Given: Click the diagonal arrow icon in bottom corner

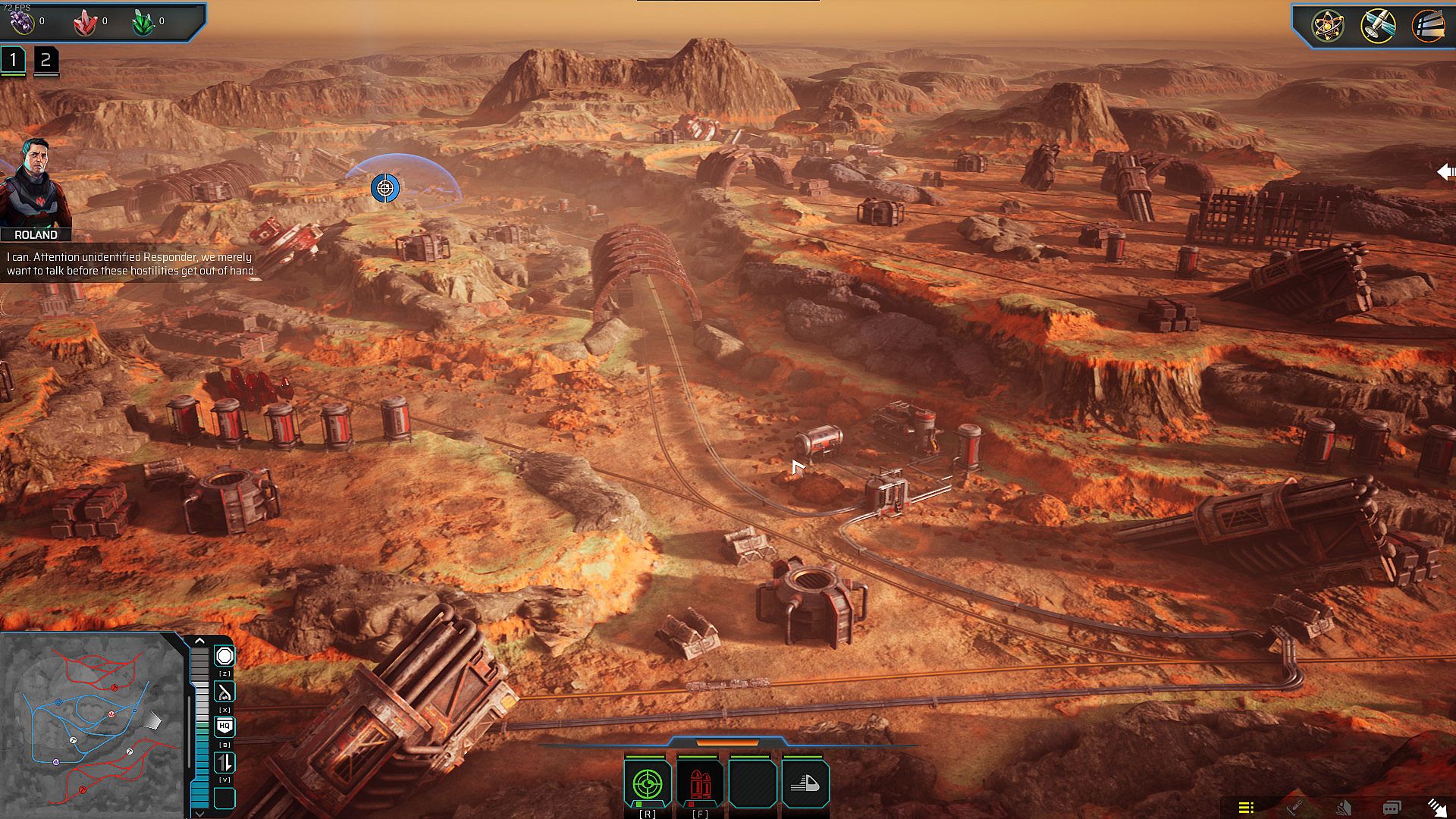Looking at the screenshot, I should click(1436, 808).
